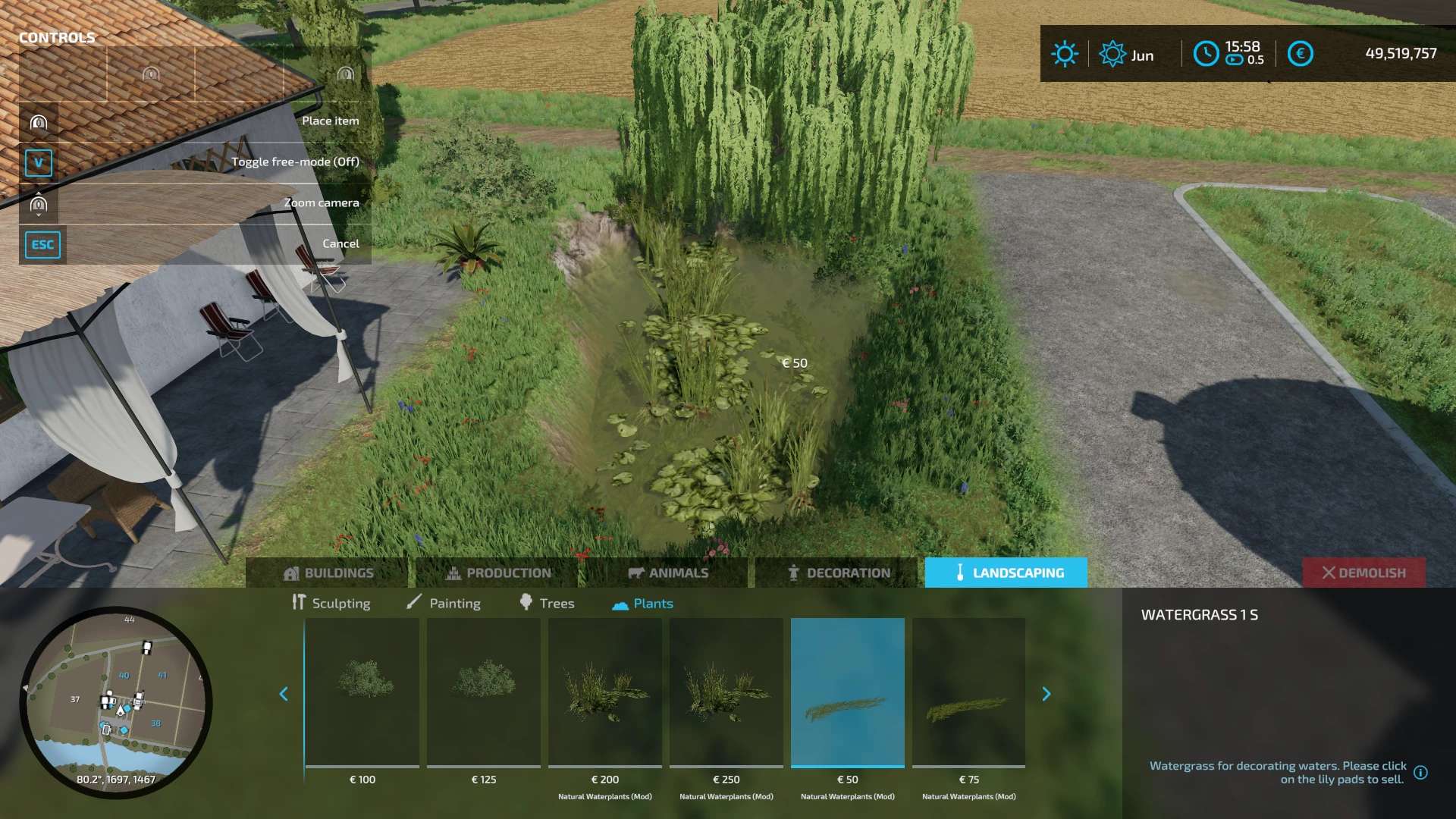Show next page of plant items
This screenshot has width=1456, height=819.
tap(1046, 694)
